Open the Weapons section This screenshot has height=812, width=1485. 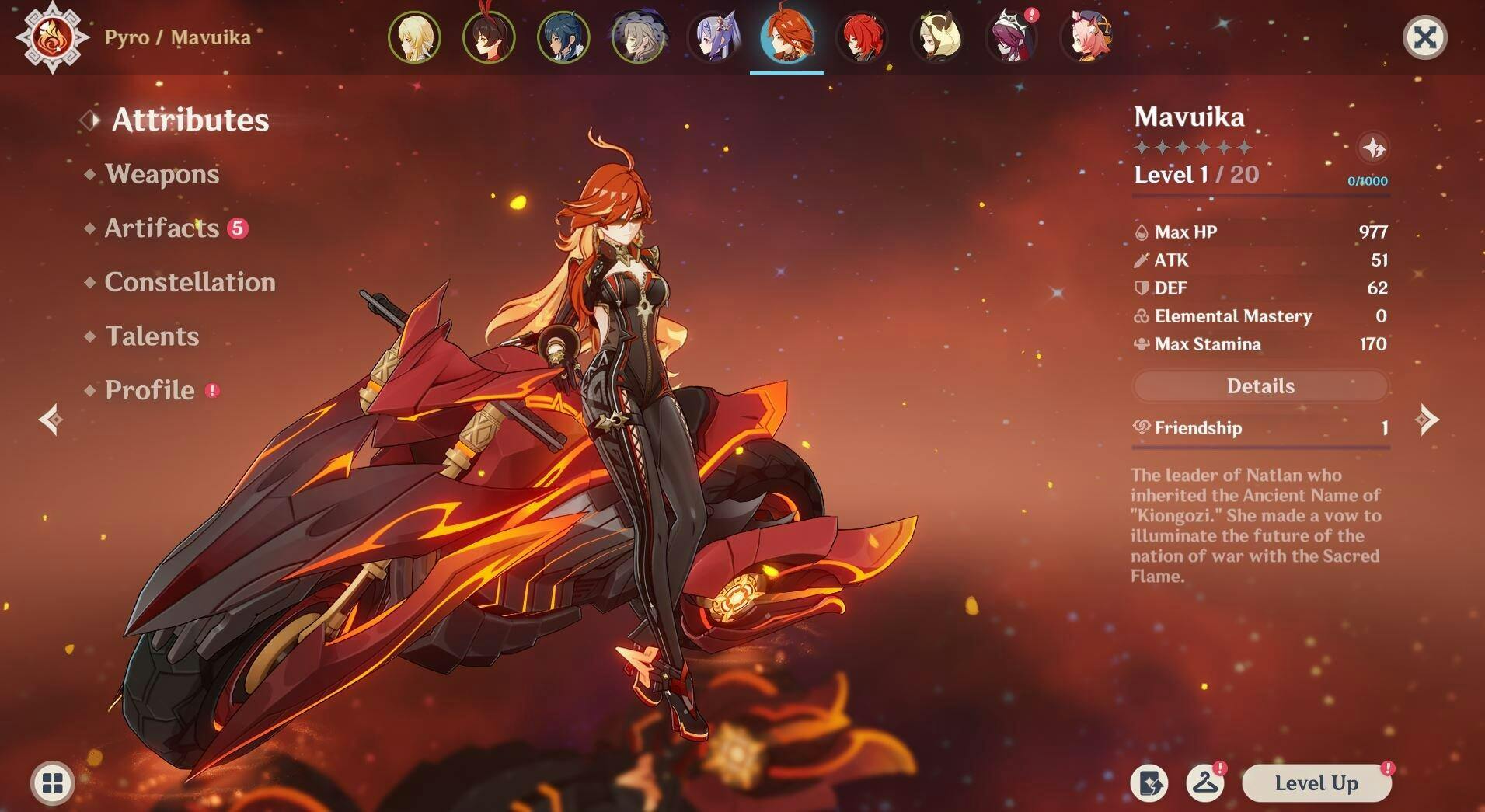[x=162, y=174]
